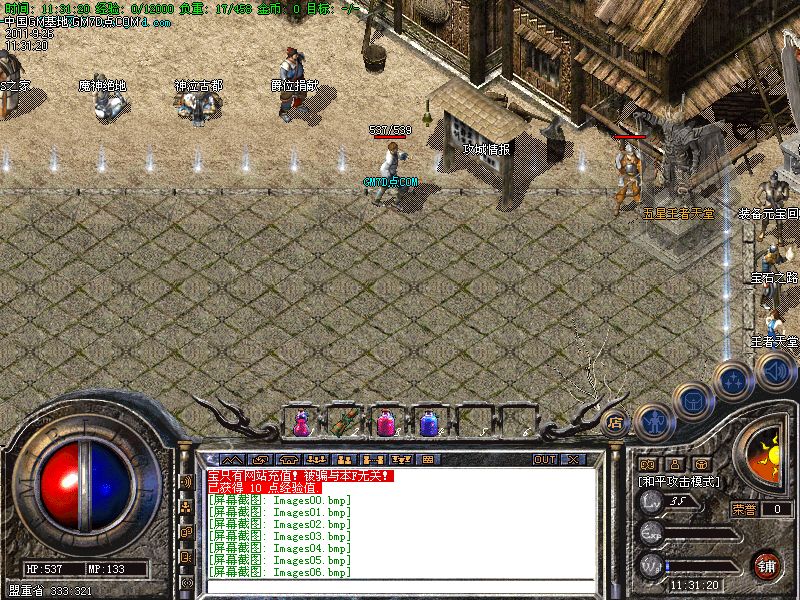Click the 荣誉 honor label
This screenshot has width=800, height=600.
coord(744,509)
